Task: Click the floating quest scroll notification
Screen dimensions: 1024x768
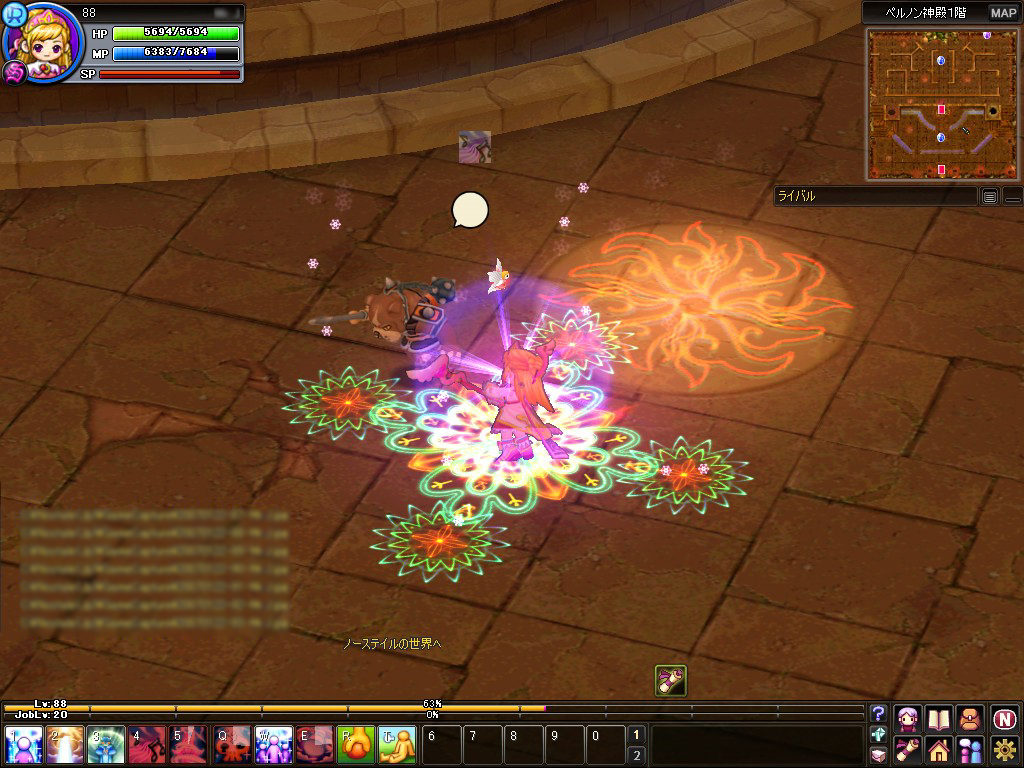Action: 671,680
